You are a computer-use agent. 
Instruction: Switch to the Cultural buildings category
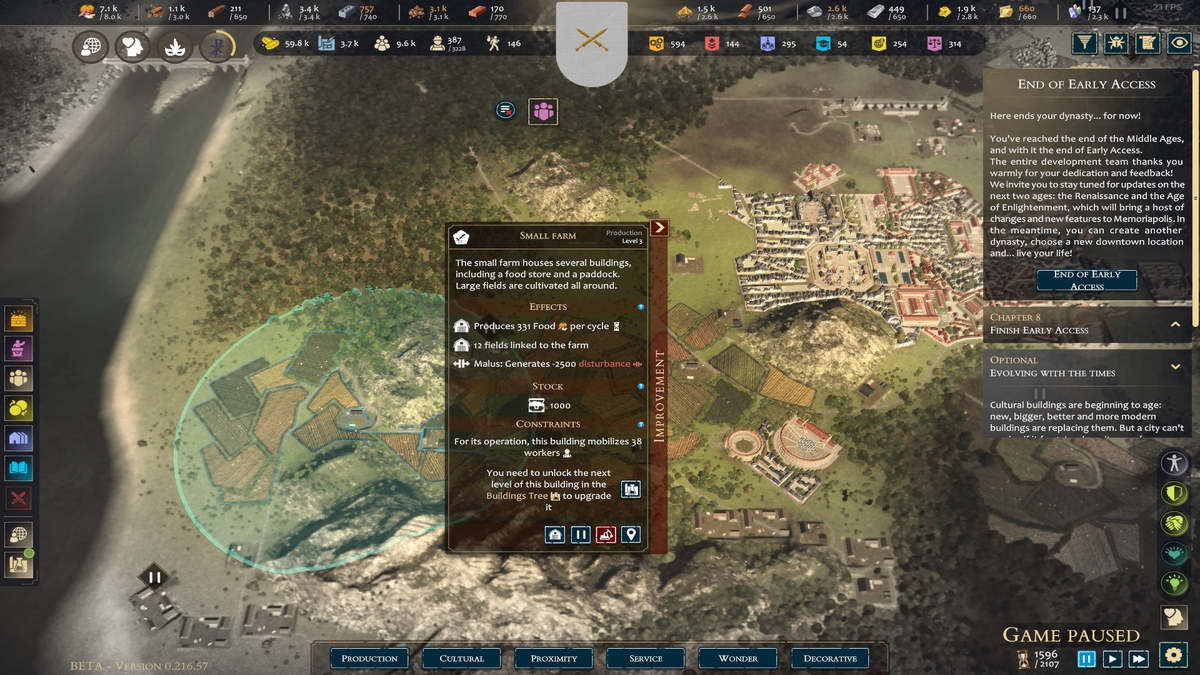click(461, 658)
